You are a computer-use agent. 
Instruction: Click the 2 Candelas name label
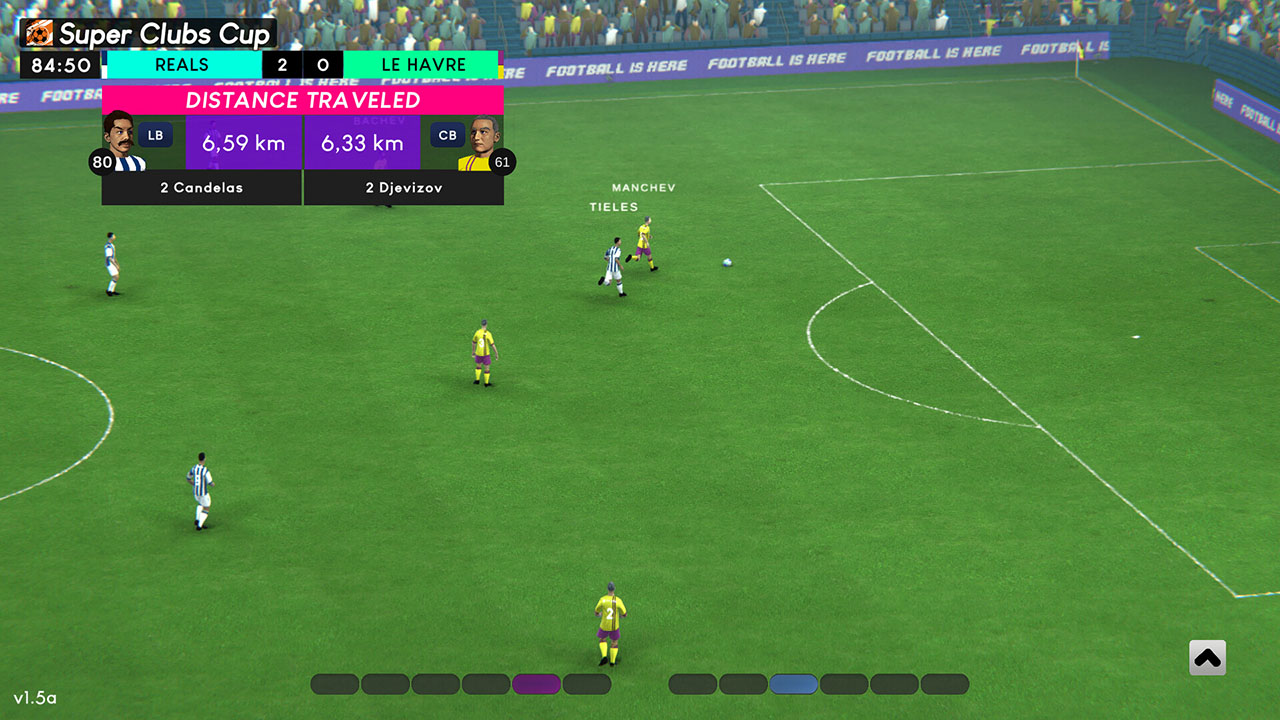pyautogui.click(x=200, y=188)
